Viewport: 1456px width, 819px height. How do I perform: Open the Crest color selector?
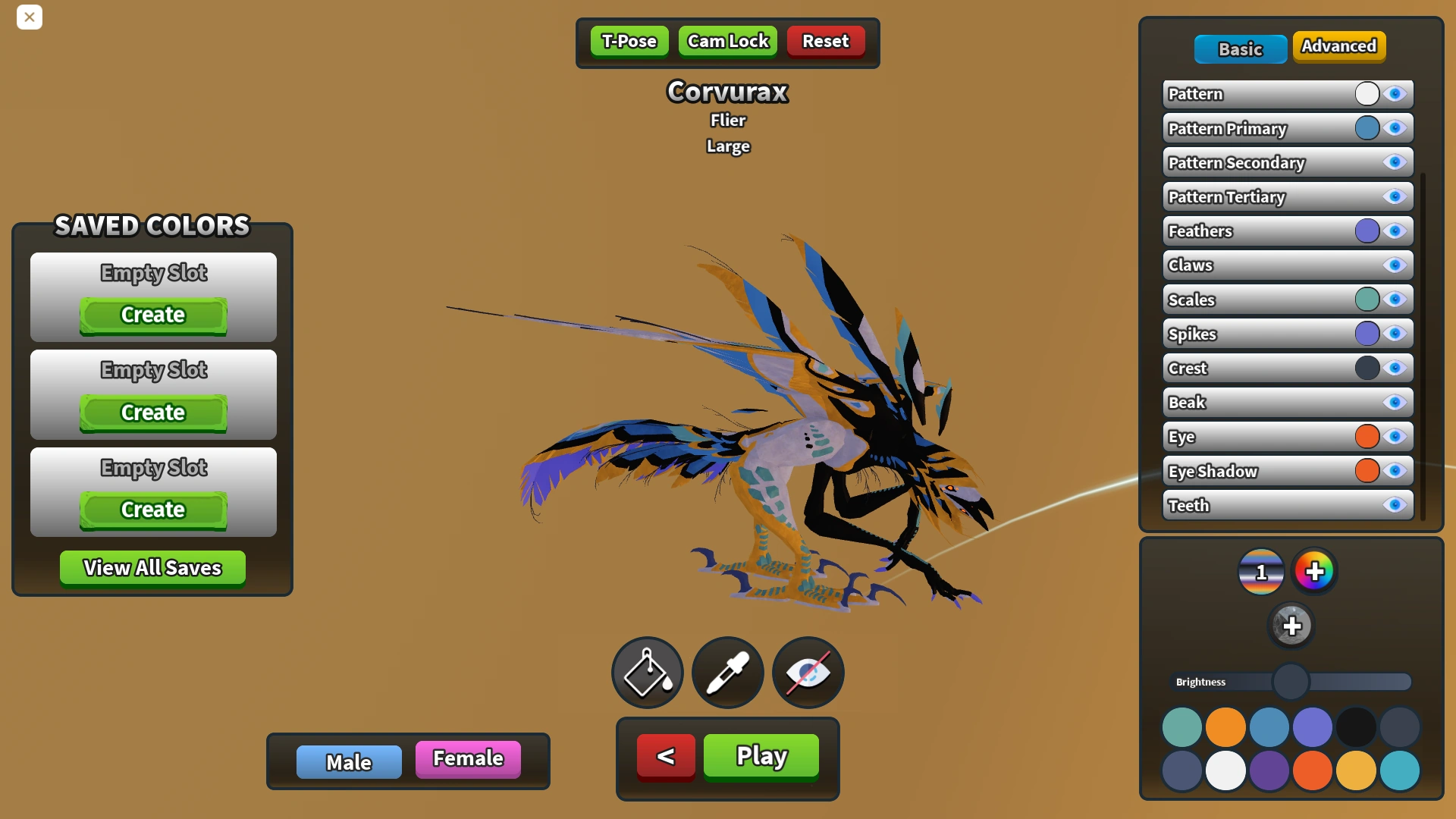(x=1366, y=368)
